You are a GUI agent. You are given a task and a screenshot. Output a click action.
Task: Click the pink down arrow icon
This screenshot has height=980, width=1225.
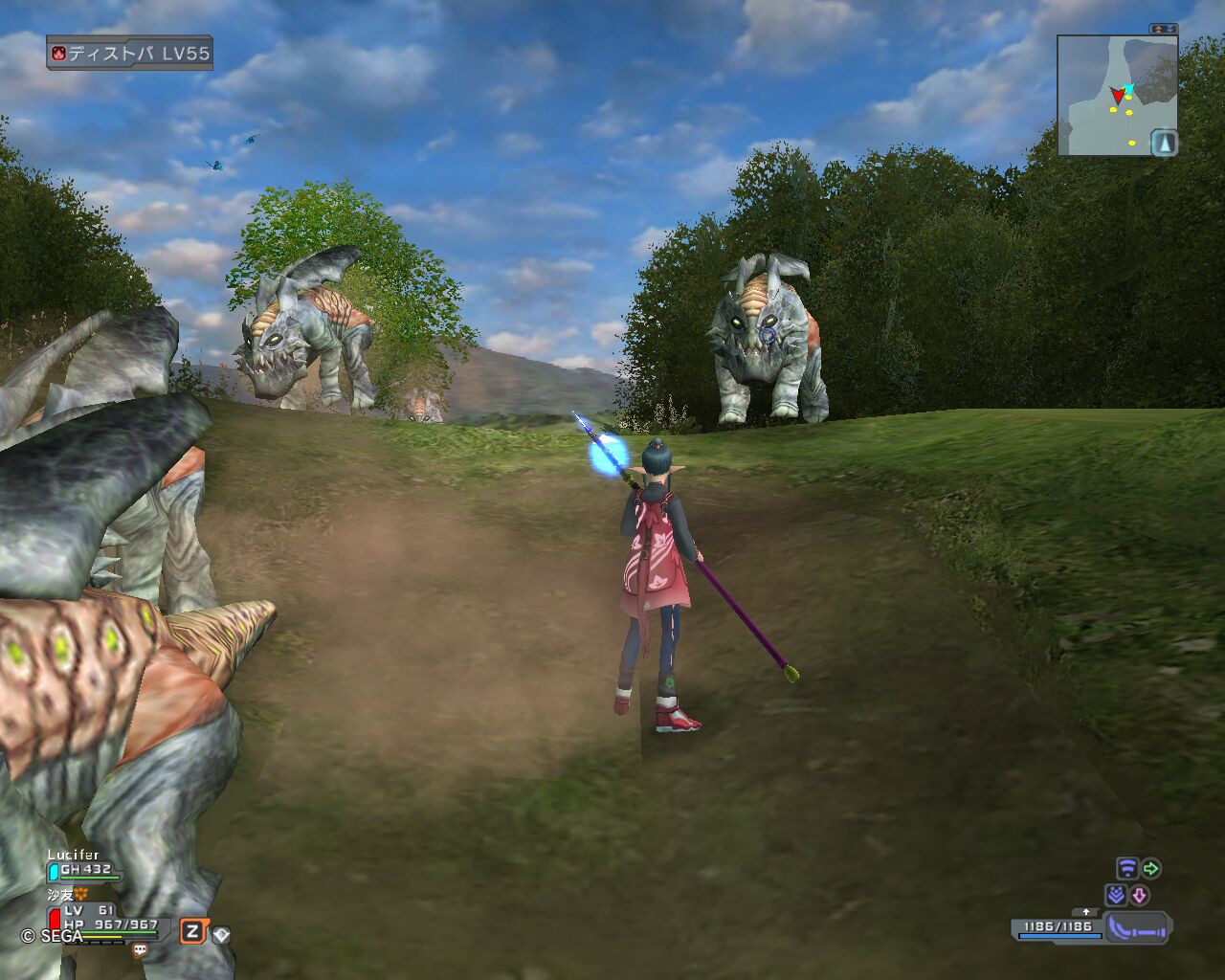tap(1139, 896)
